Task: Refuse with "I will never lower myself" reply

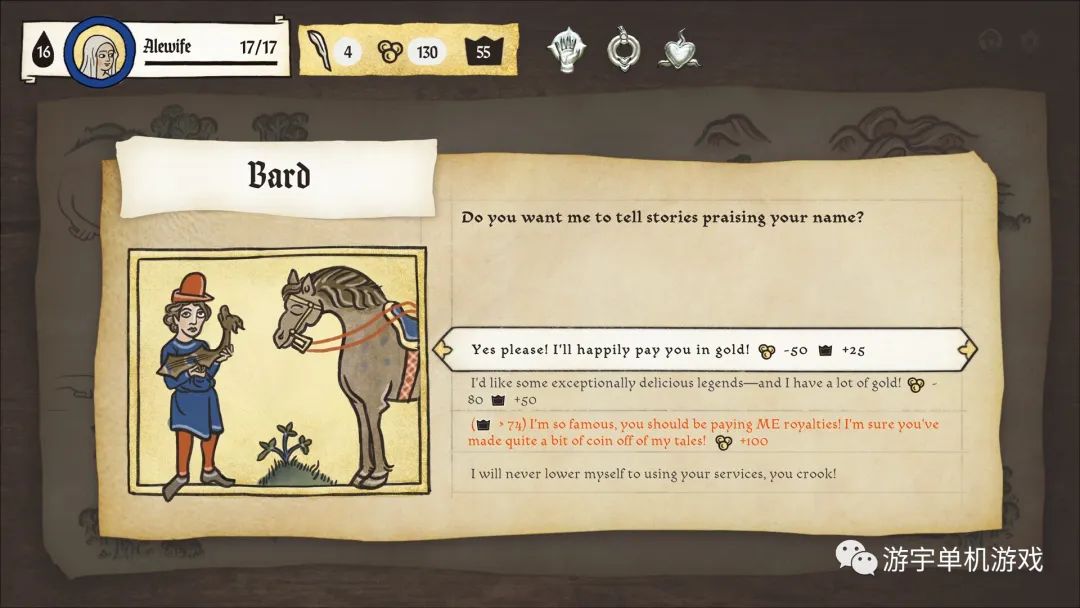Action: [653, 473]
